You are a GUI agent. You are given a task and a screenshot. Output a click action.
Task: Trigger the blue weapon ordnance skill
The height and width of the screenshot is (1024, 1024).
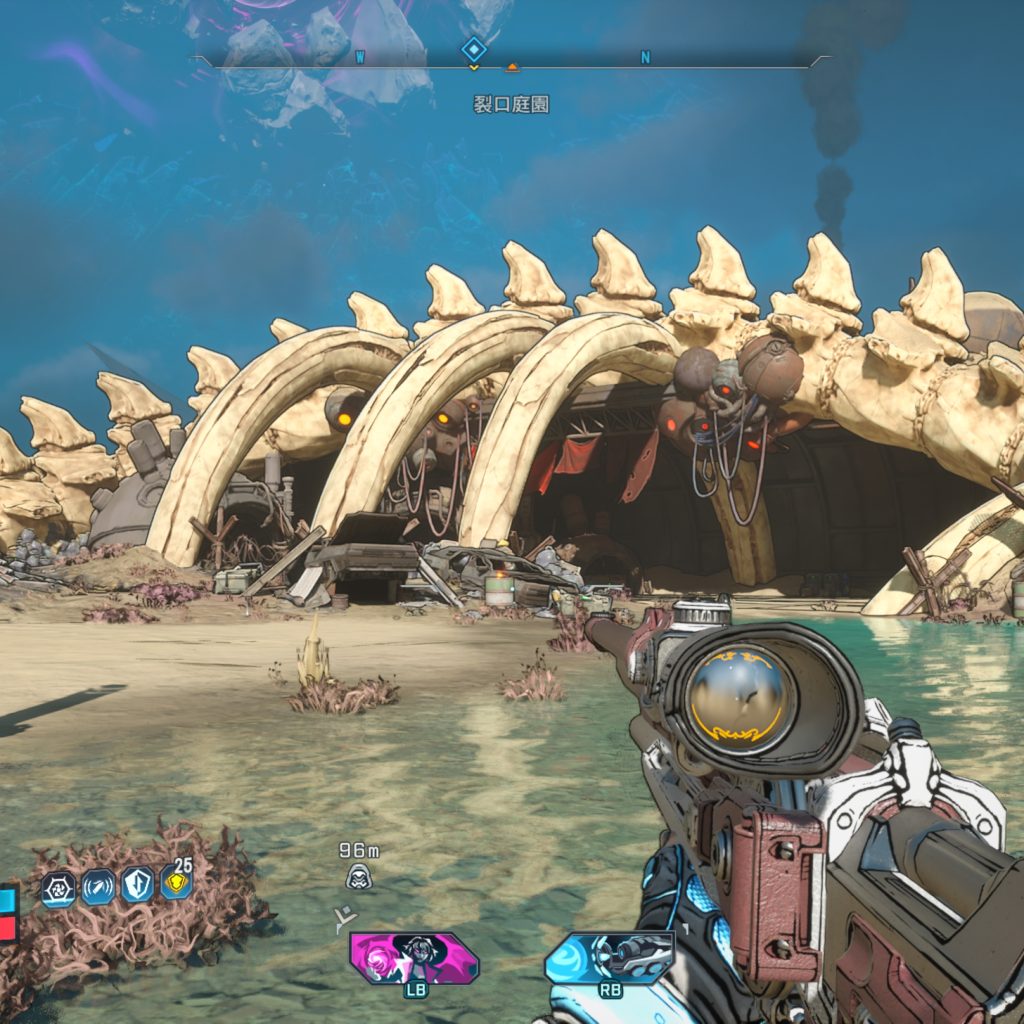[x=609, y=957]
